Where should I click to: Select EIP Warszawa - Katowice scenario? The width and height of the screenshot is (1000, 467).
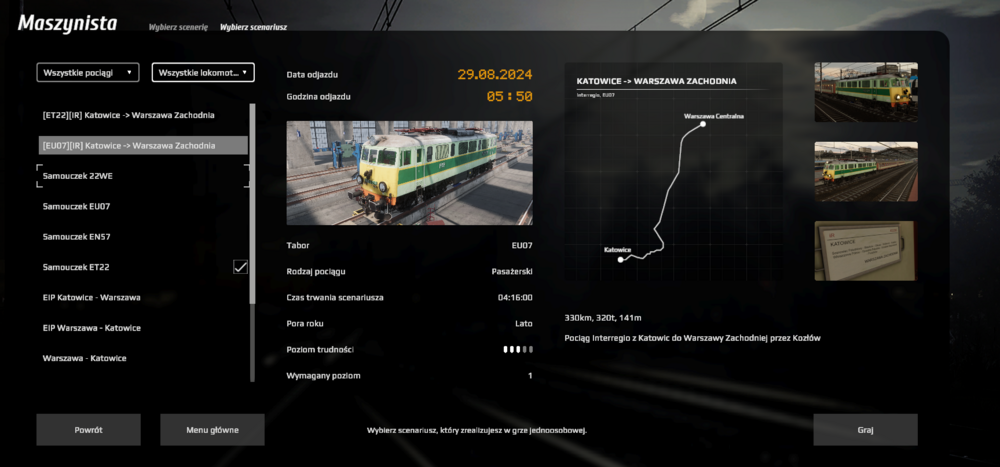click(91, 328)
